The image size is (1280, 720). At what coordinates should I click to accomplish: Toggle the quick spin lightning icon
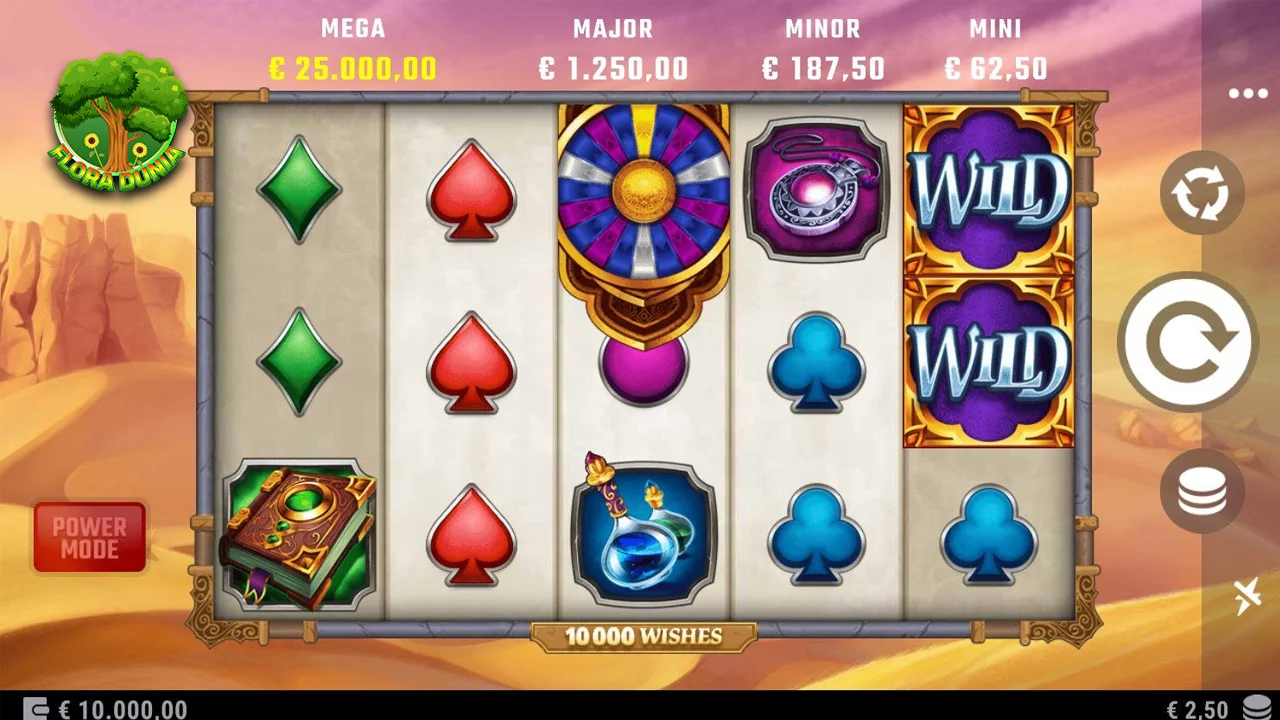point(1247,597)
